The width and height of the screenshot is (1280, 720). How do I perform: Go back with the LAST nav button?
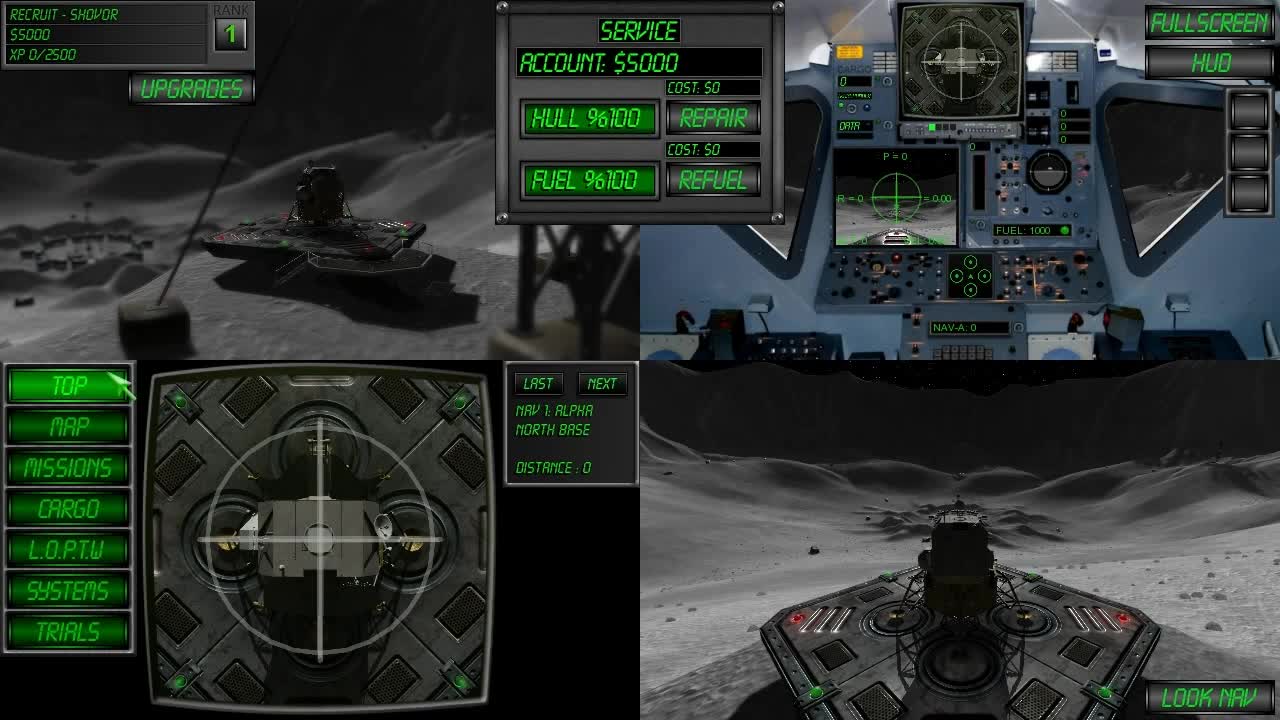pos(538,383)
